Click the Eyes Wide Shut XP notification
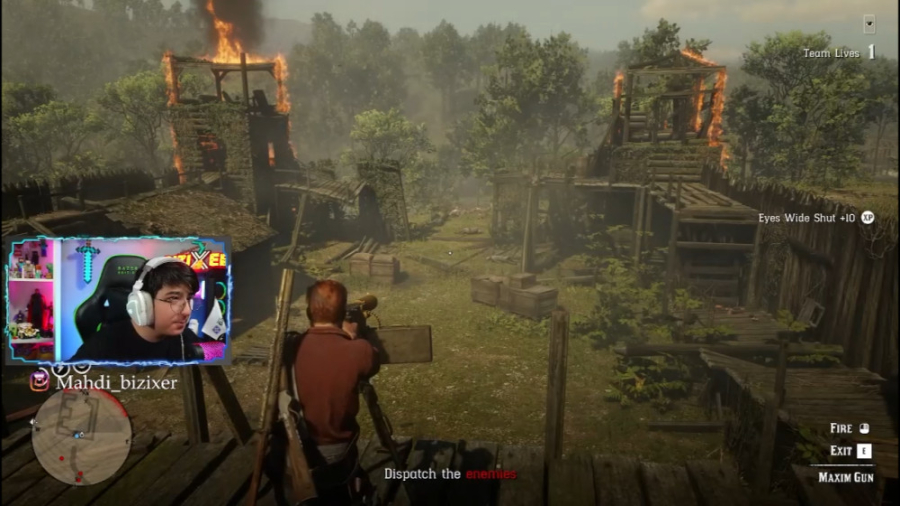This screenshot has width=900, height=506. 815,217
